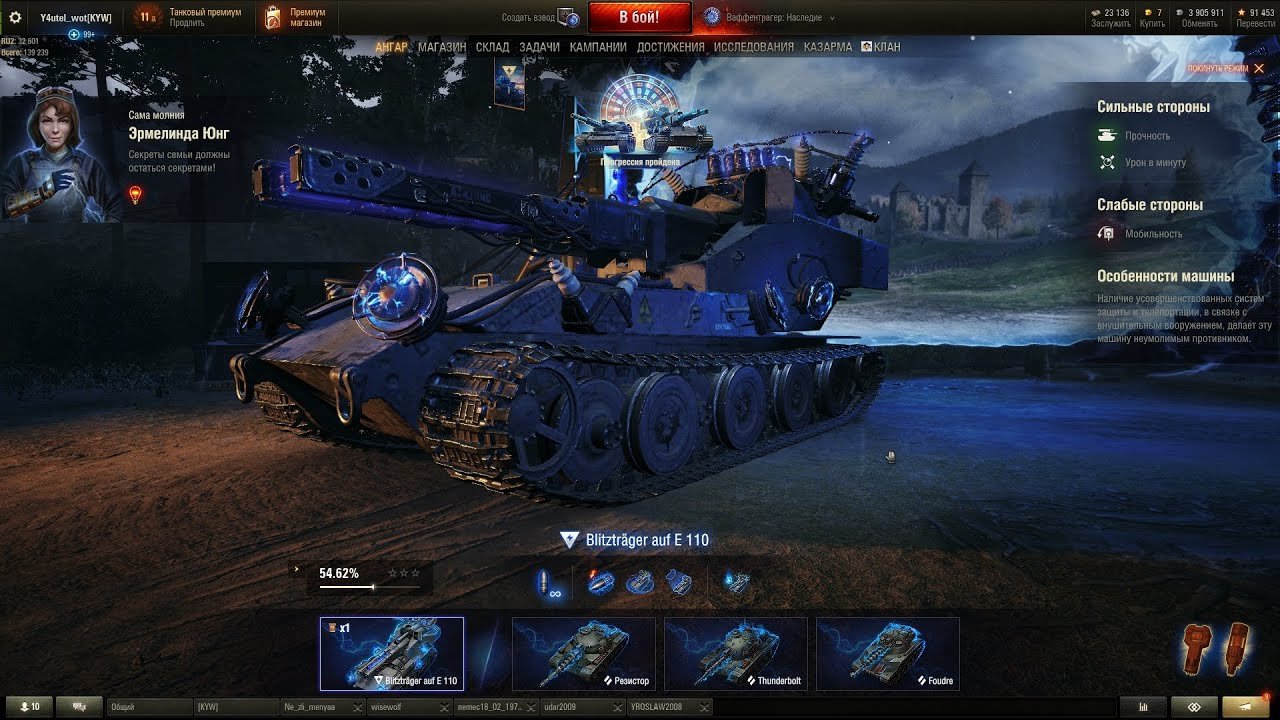
Task: Open the СКЛАД tab
Action: click(492, 47)
